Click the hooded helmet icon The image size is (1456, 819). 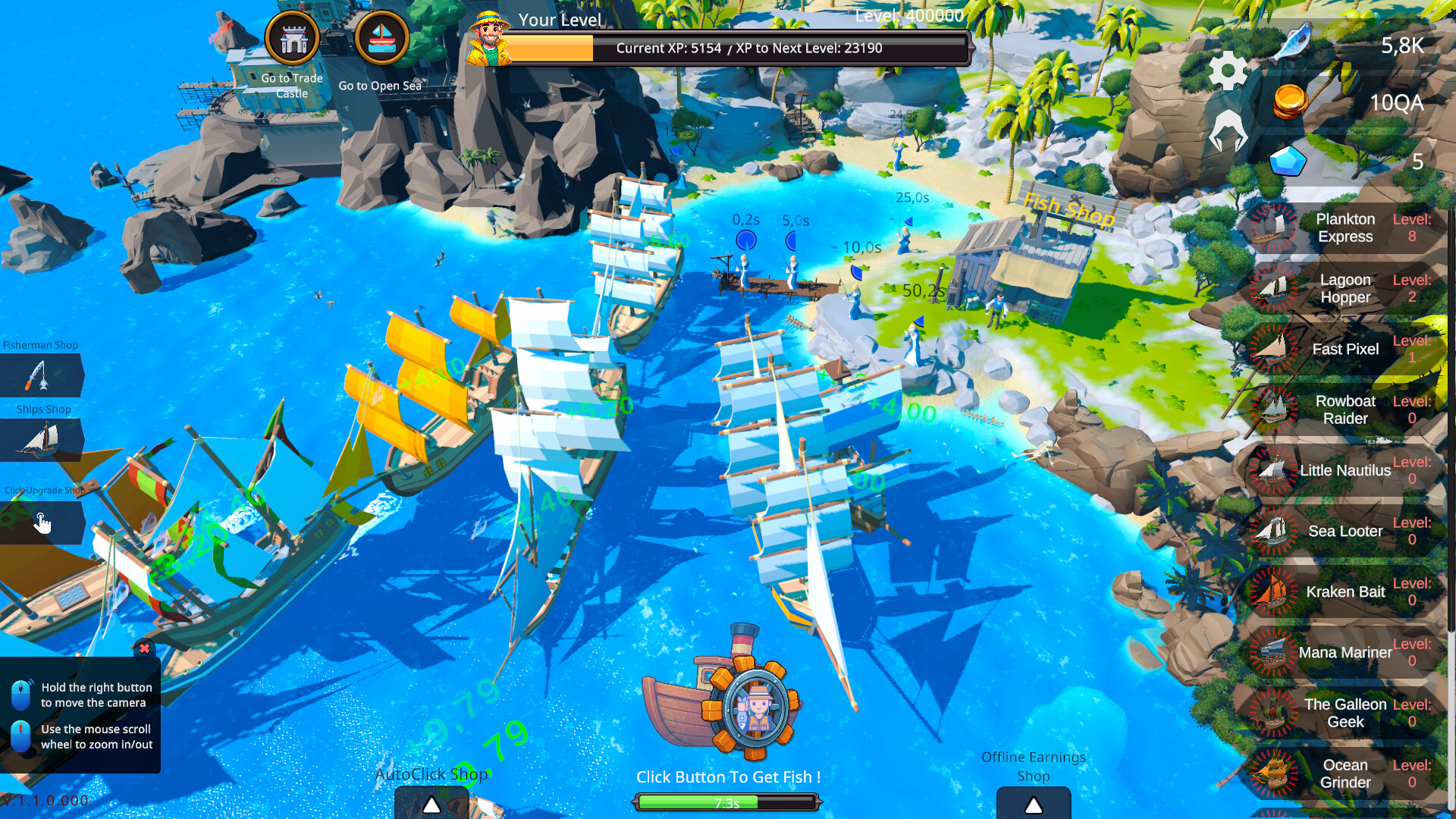click(x=1227, y=130)
